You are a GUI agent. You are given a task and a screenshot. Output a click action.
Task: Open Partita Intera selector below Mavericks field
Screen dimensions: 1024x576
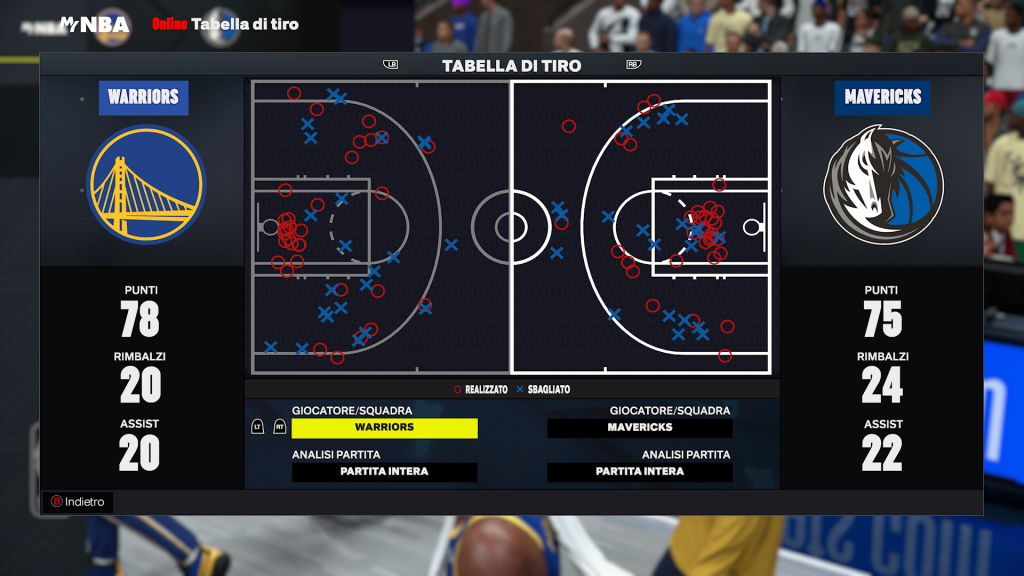[x=640, y=472]
